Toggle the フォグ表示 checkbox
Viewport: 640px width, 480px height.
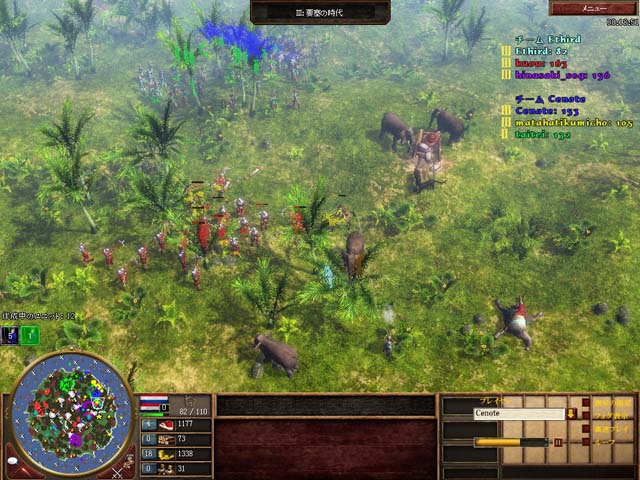(586, 414)
